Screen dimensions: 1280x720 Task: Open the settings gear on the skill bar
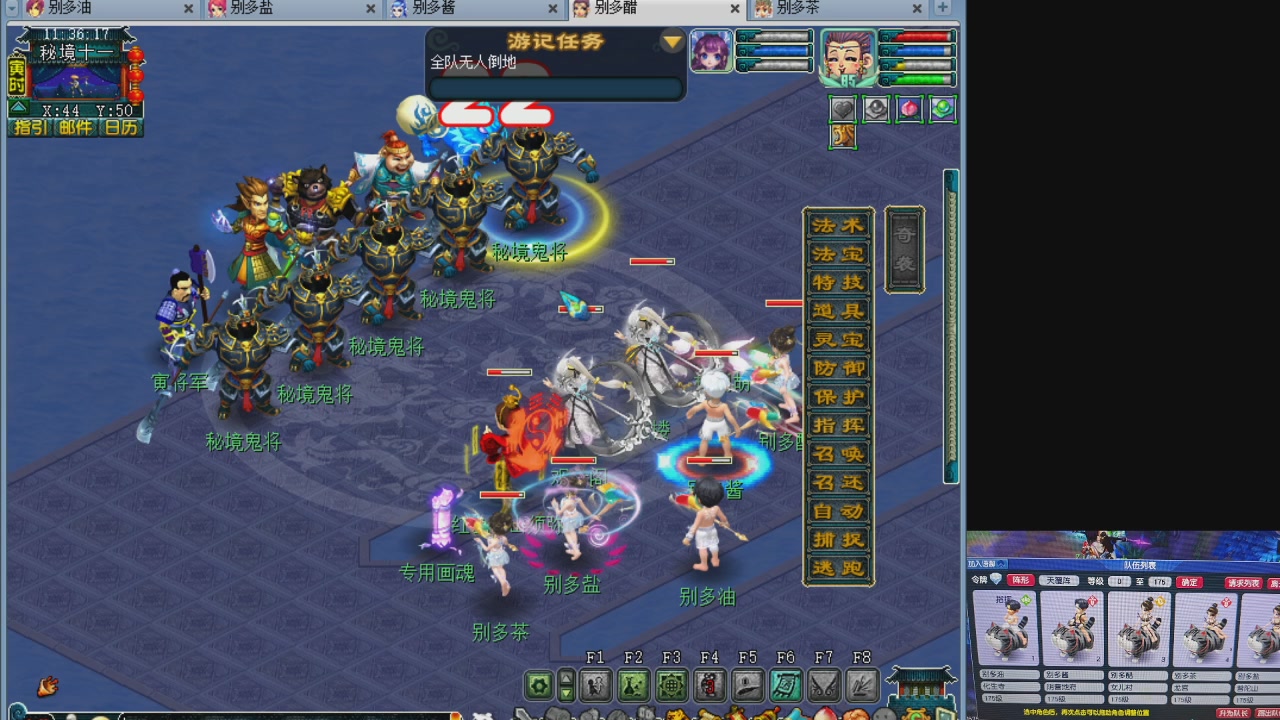tap(538, 685)
